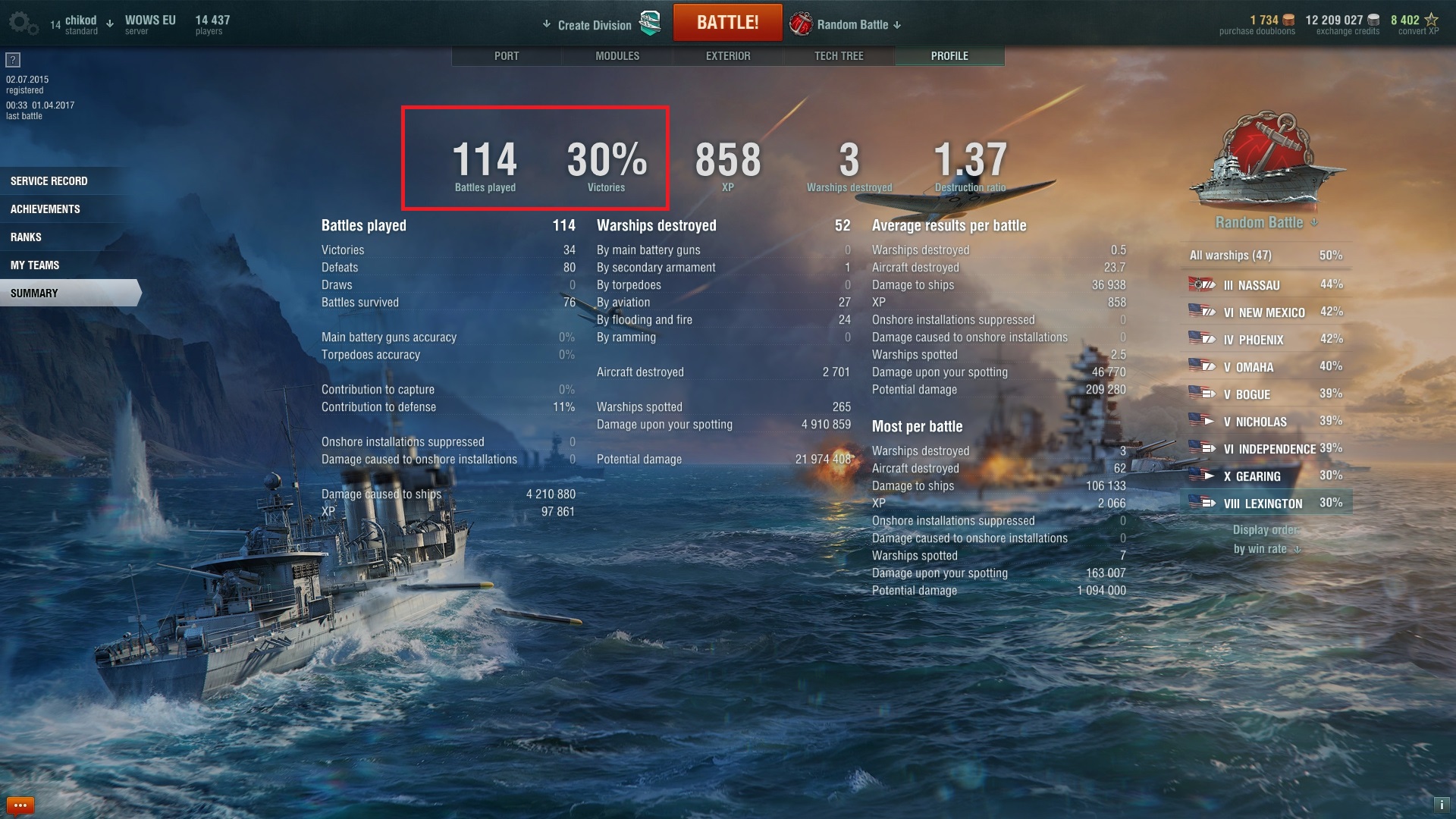Change battle type from Random Battle
The image size is (1456, 819).
(x=853, y=25)
